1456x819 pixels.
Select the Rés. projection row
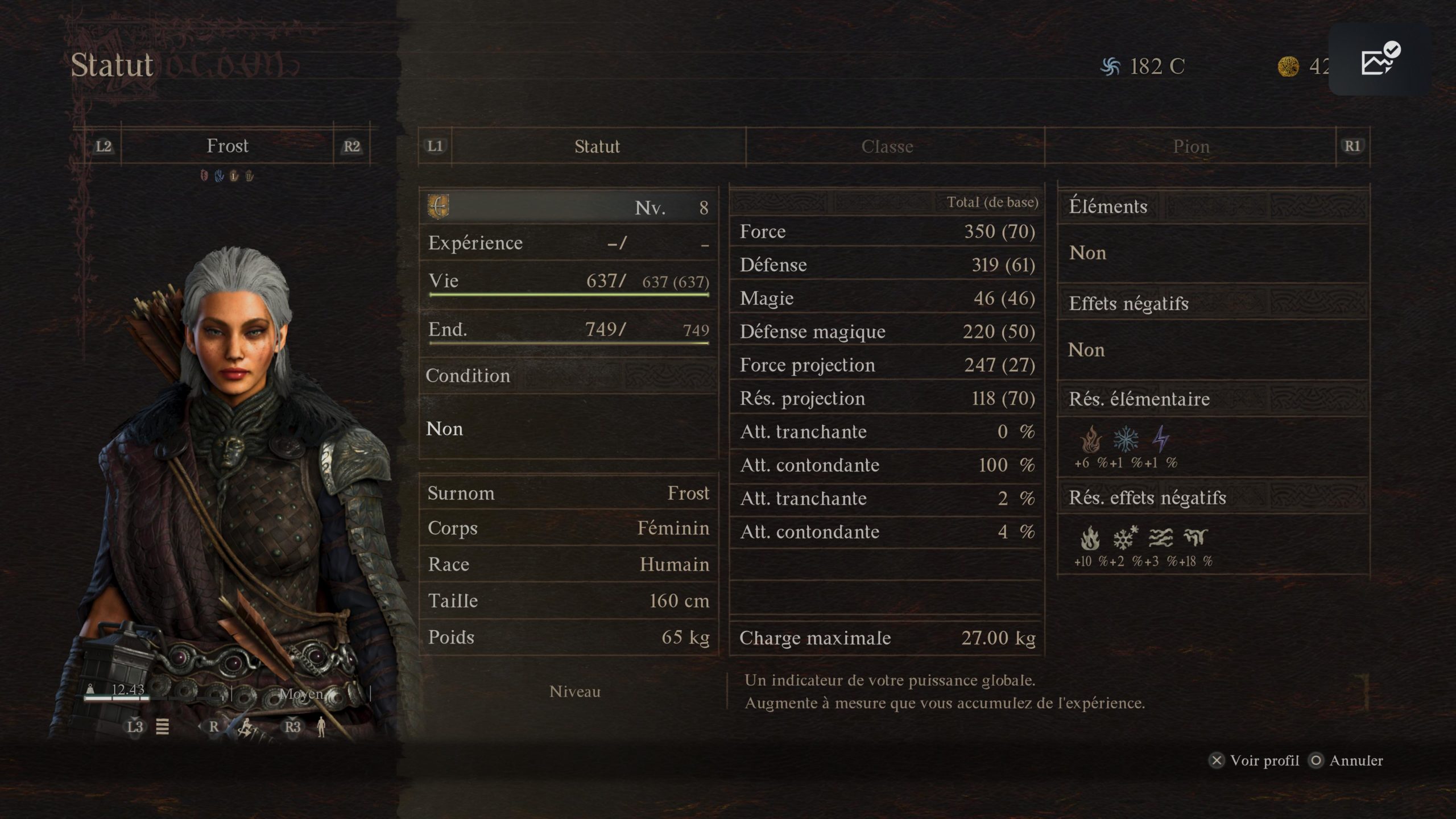click(x=886, y=399)
